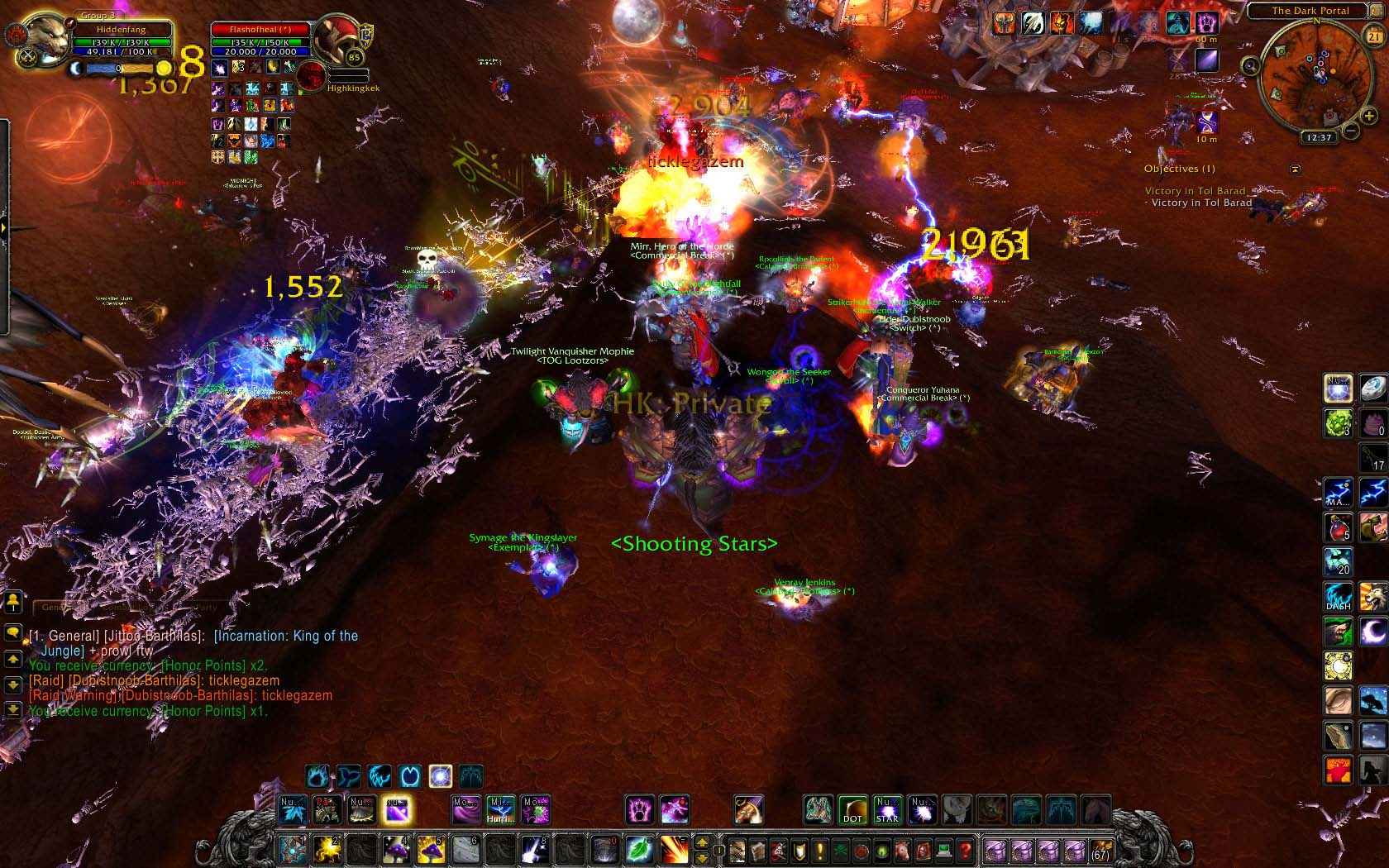The height and width of the screenshot is (868, 1389).
Task: Toggle the minimap tracking magnifier button
Action: 1250,66
